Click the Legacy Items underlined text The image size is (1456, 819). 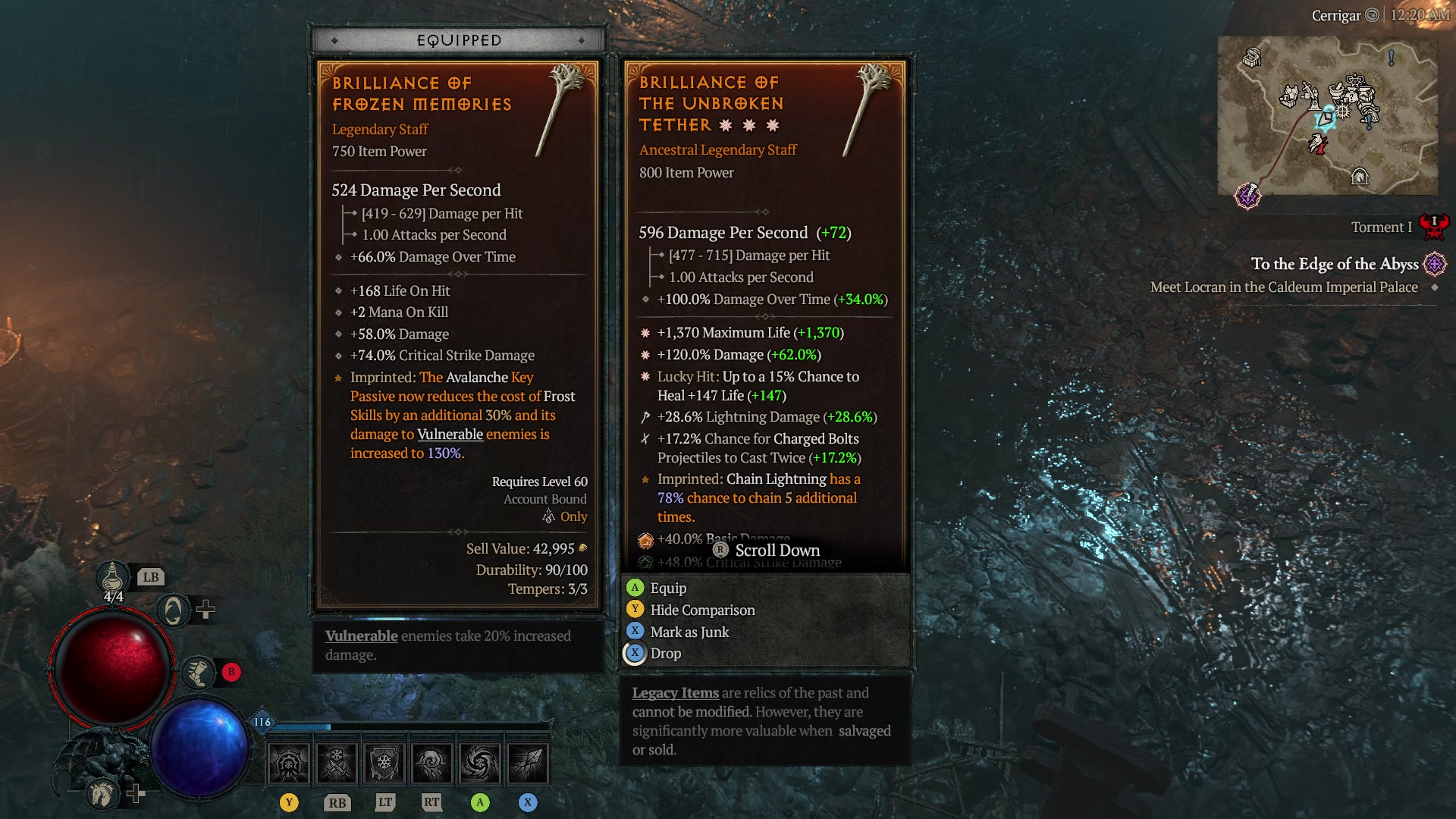pyautogui.click(x=674, y=692)
